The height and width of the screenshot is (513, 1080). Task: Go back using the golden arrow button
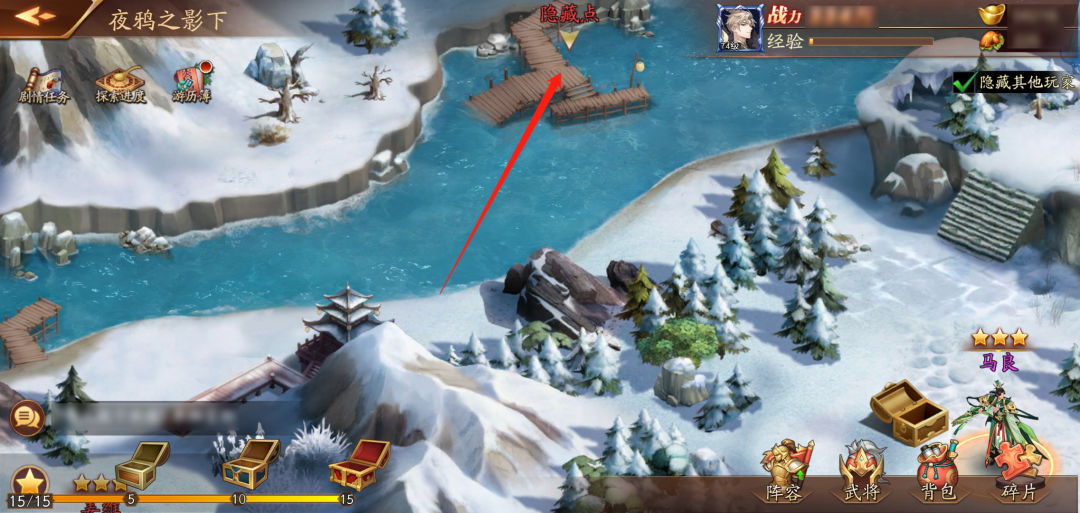point(36,16)
